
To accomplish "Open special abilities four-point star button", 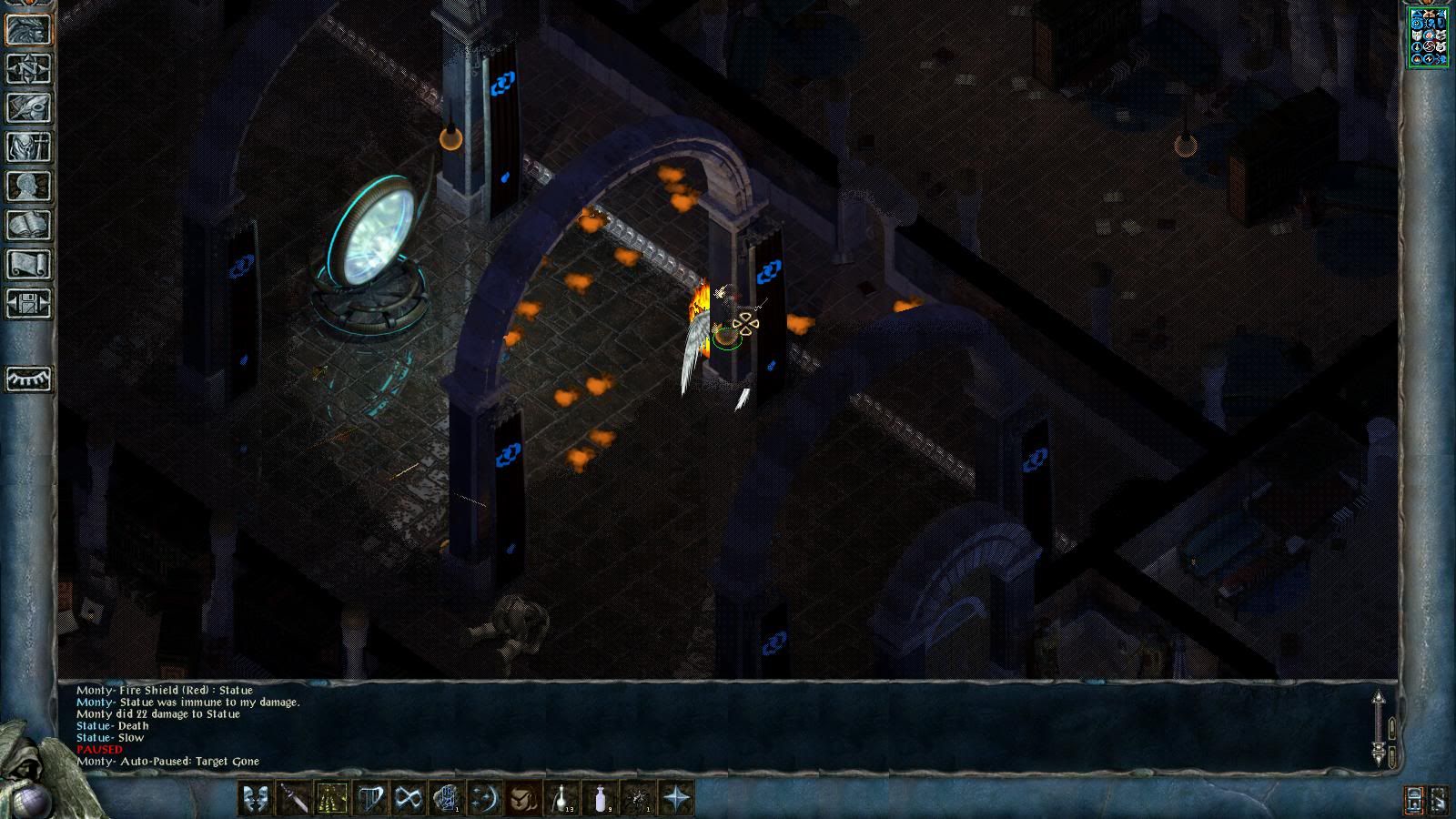I will point(676,799).
